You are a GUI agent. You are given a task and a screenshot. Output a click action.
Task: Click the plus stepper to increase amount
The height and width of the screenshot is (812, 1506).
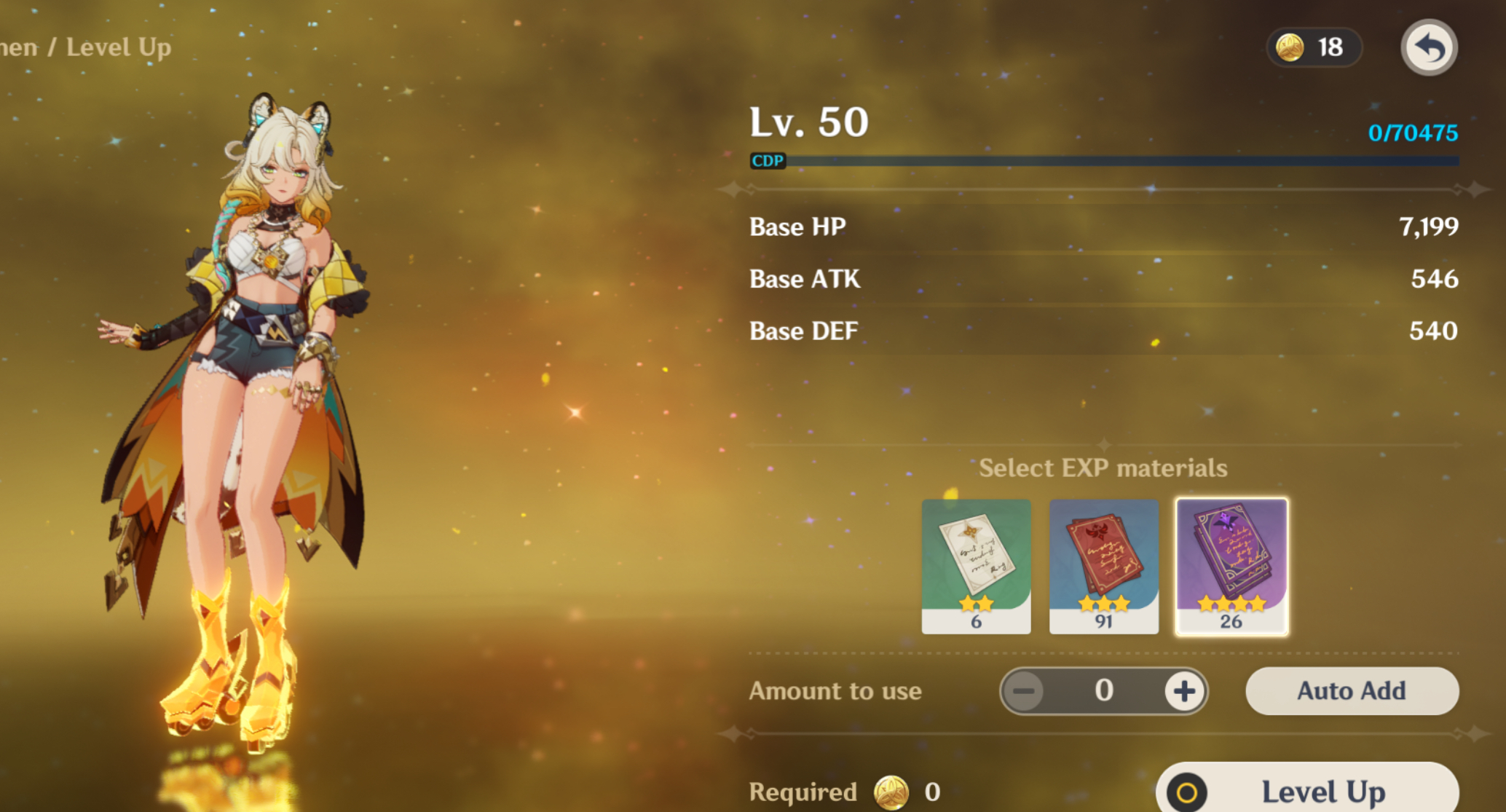(x=1183, y=691)
